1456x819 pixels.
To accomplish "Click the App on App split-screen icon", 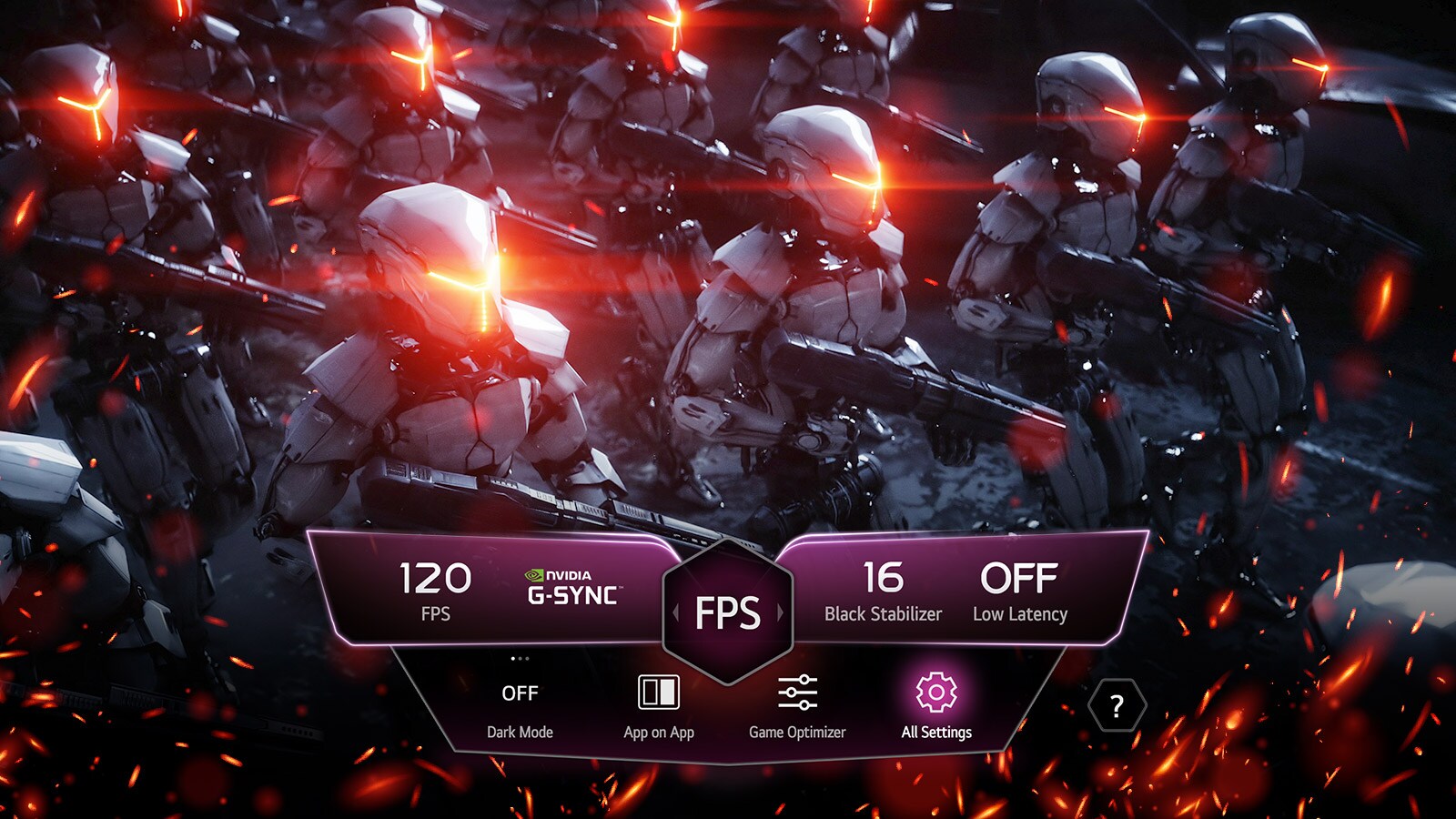I will [x=661, y=693].
